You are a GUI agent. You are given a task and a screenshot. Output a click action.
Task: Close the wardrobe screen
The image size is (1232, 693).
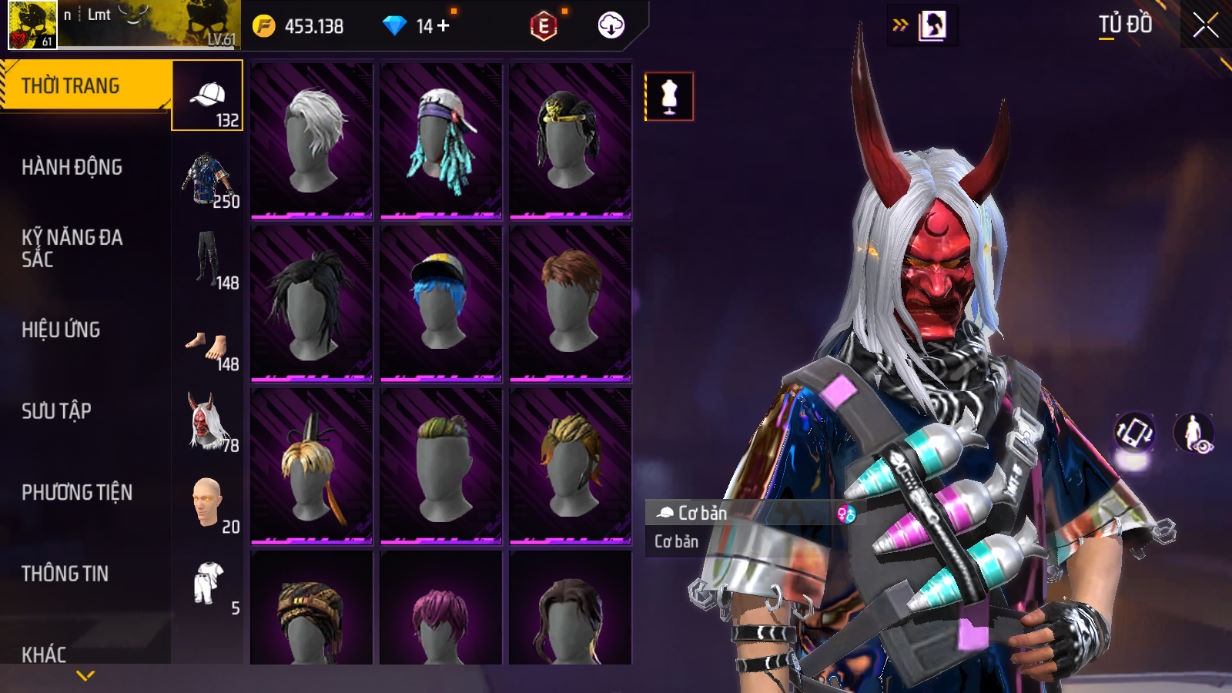click(1205, 25)
